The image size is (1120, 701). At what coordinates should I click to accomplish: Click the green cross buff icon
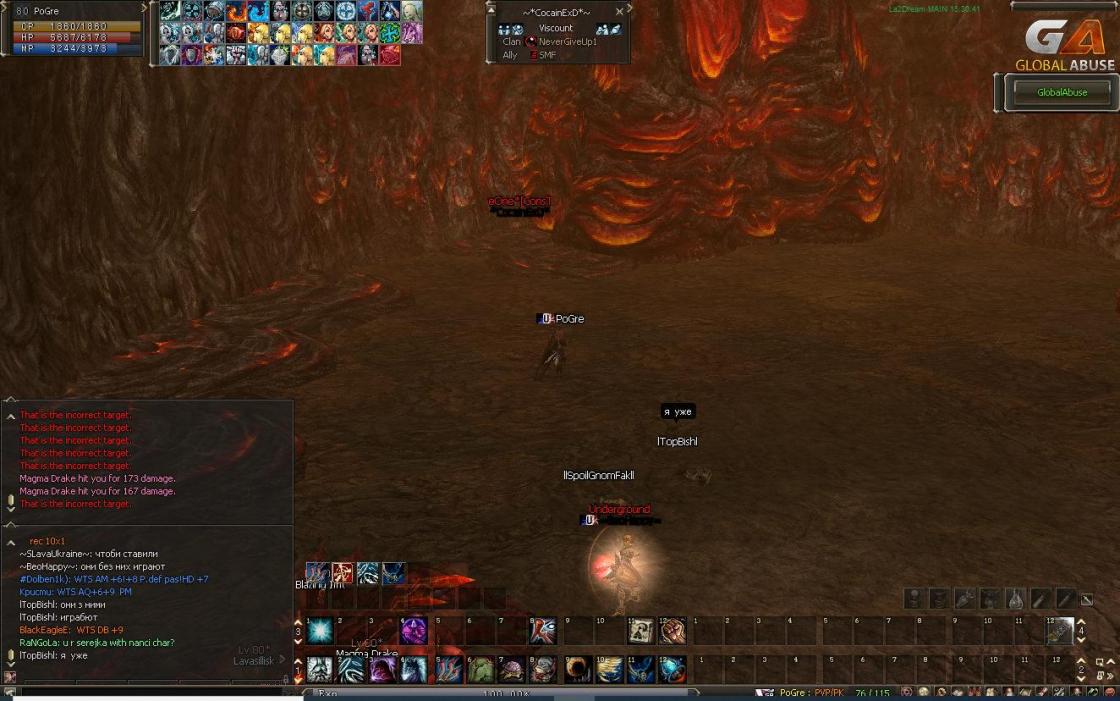[390, 33]
